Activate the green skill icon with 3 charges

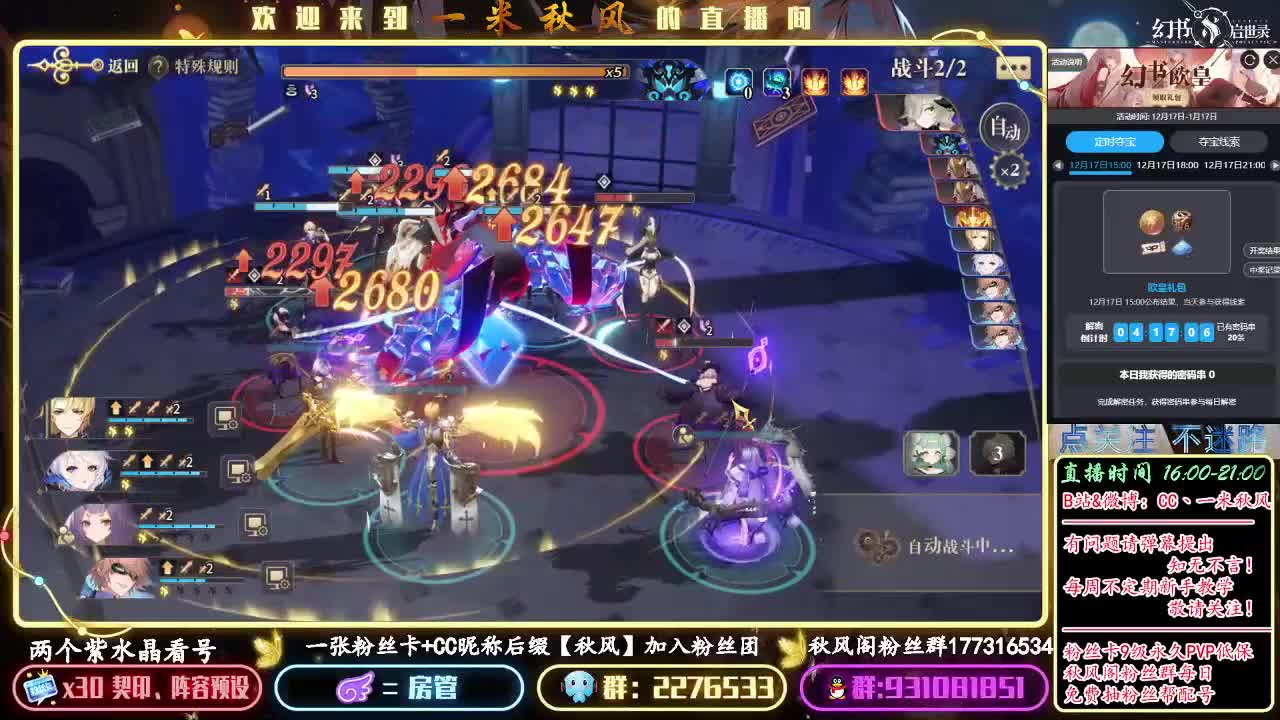[776, 82]
